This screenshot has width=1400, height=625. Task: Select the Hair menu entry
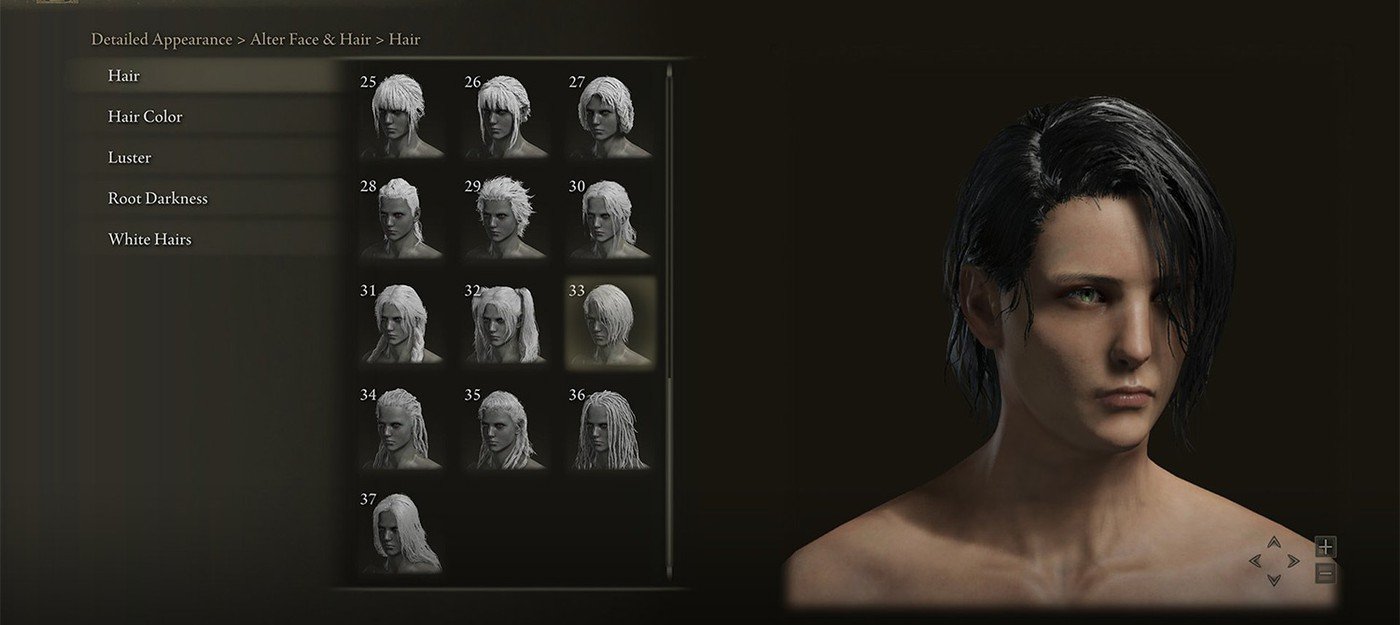[x=124, y=76]
